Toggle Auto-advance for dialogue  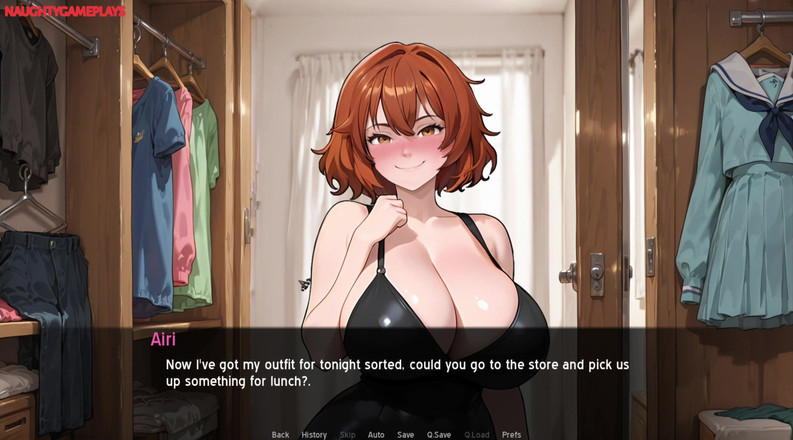tap(376, 434)
